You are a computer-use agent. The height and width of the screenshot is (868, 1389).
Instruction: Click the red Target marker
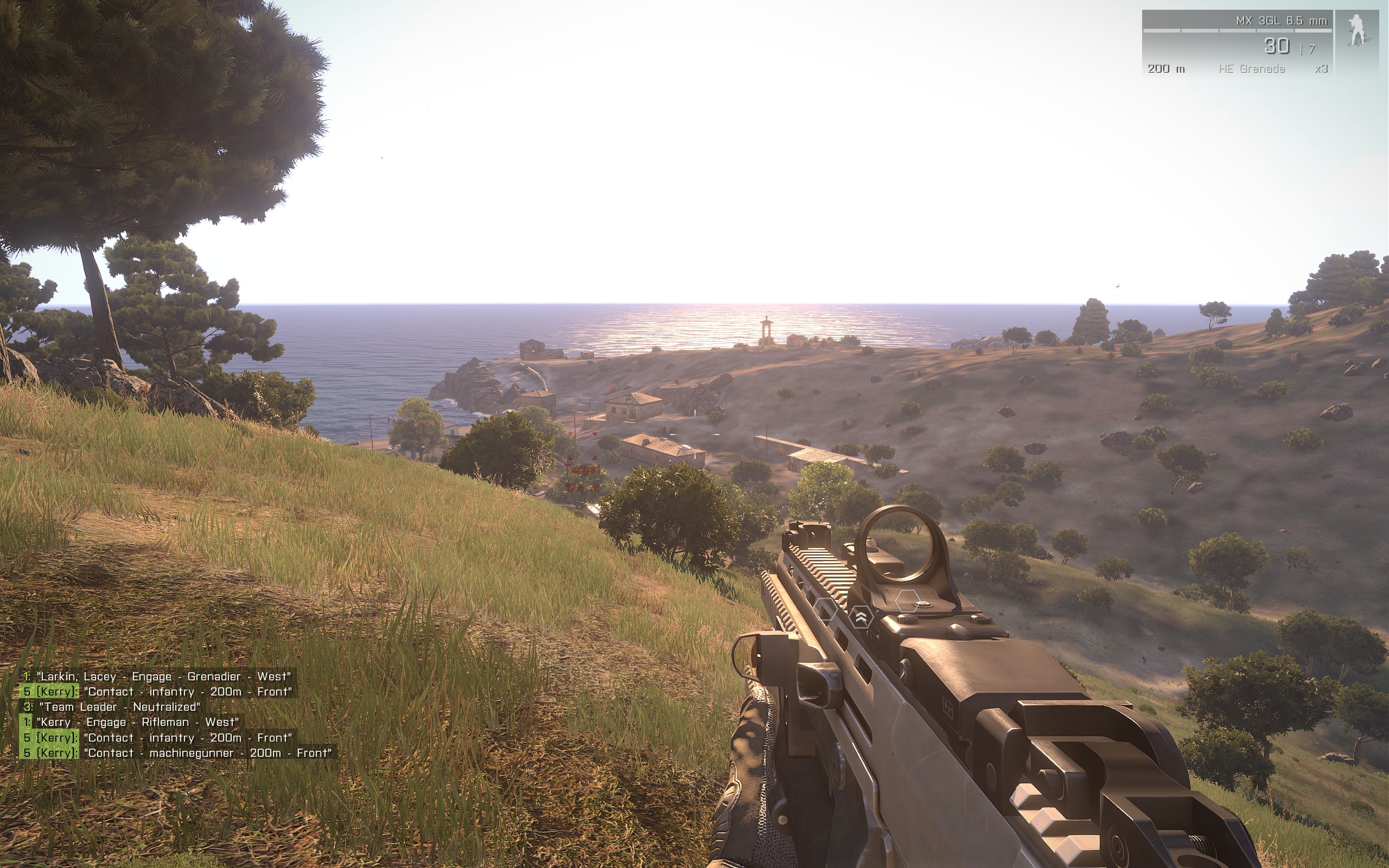click(582, 470)
